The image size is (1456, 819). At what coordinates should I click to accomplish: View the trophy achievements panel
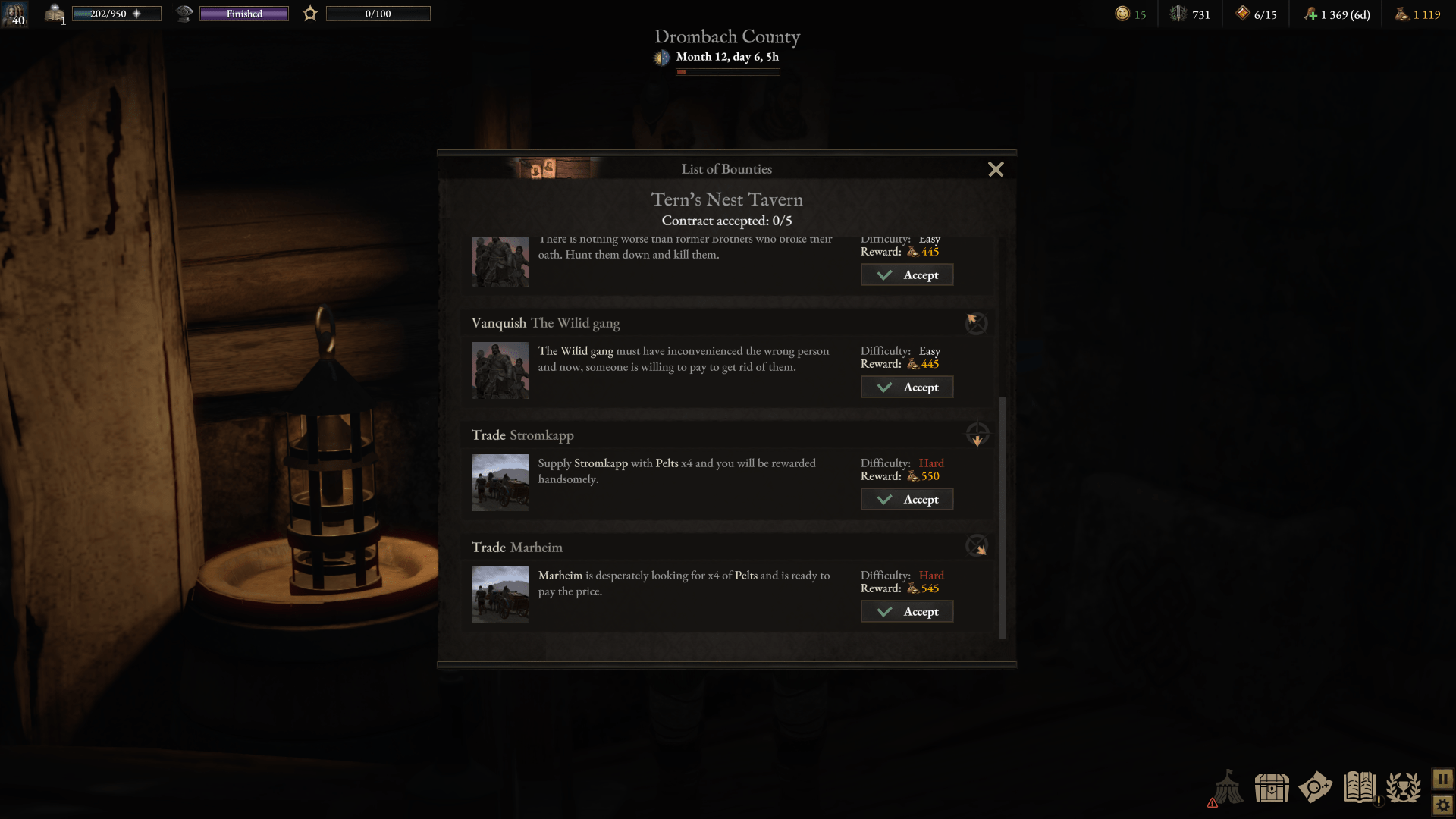[1404, 788]
